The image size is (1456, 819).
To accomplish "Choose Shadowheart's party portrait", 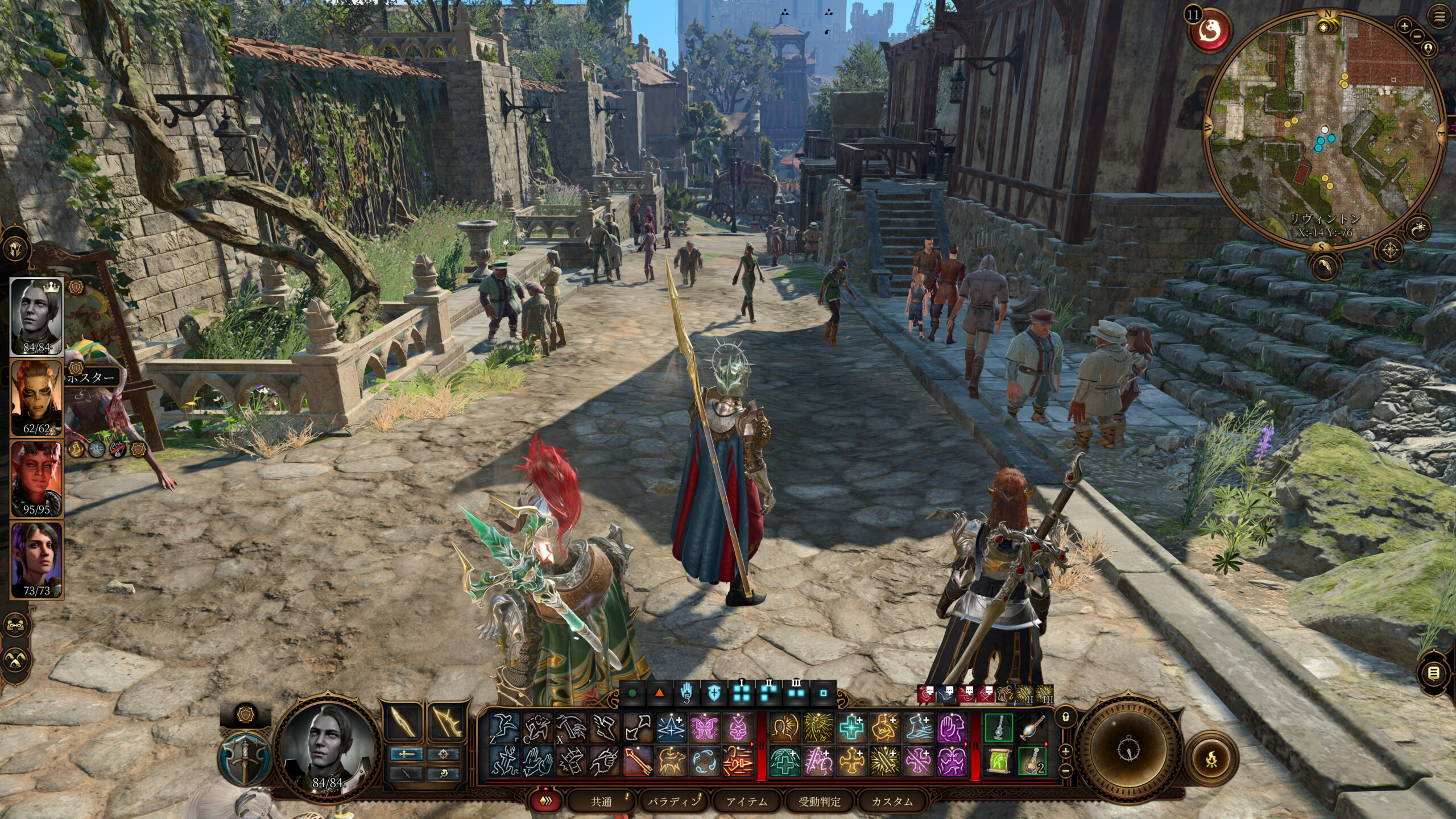I will point(36,559).
